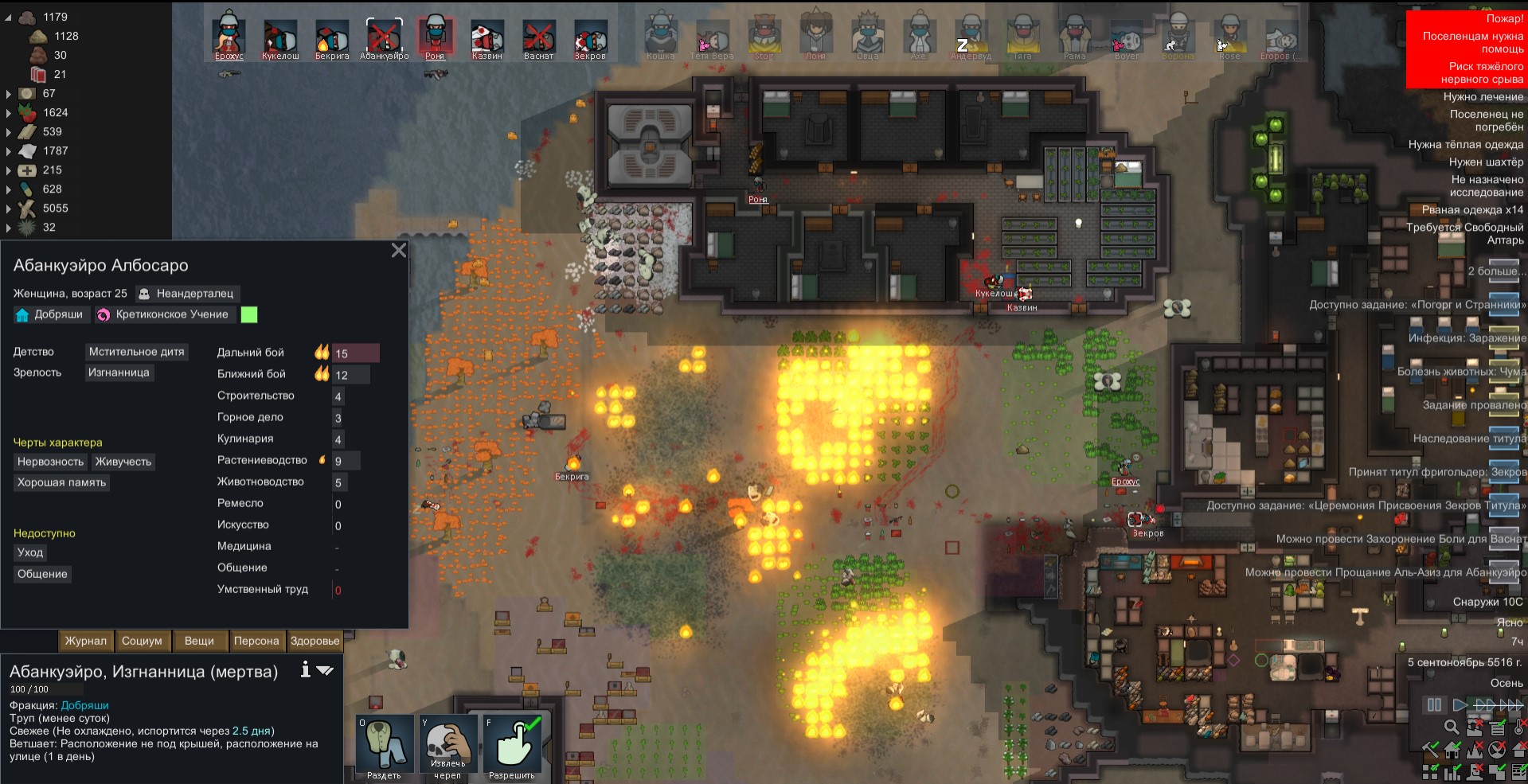Switch to the Здоровье tab
The image size is (1528, 784).
click(x=315, y=641)
